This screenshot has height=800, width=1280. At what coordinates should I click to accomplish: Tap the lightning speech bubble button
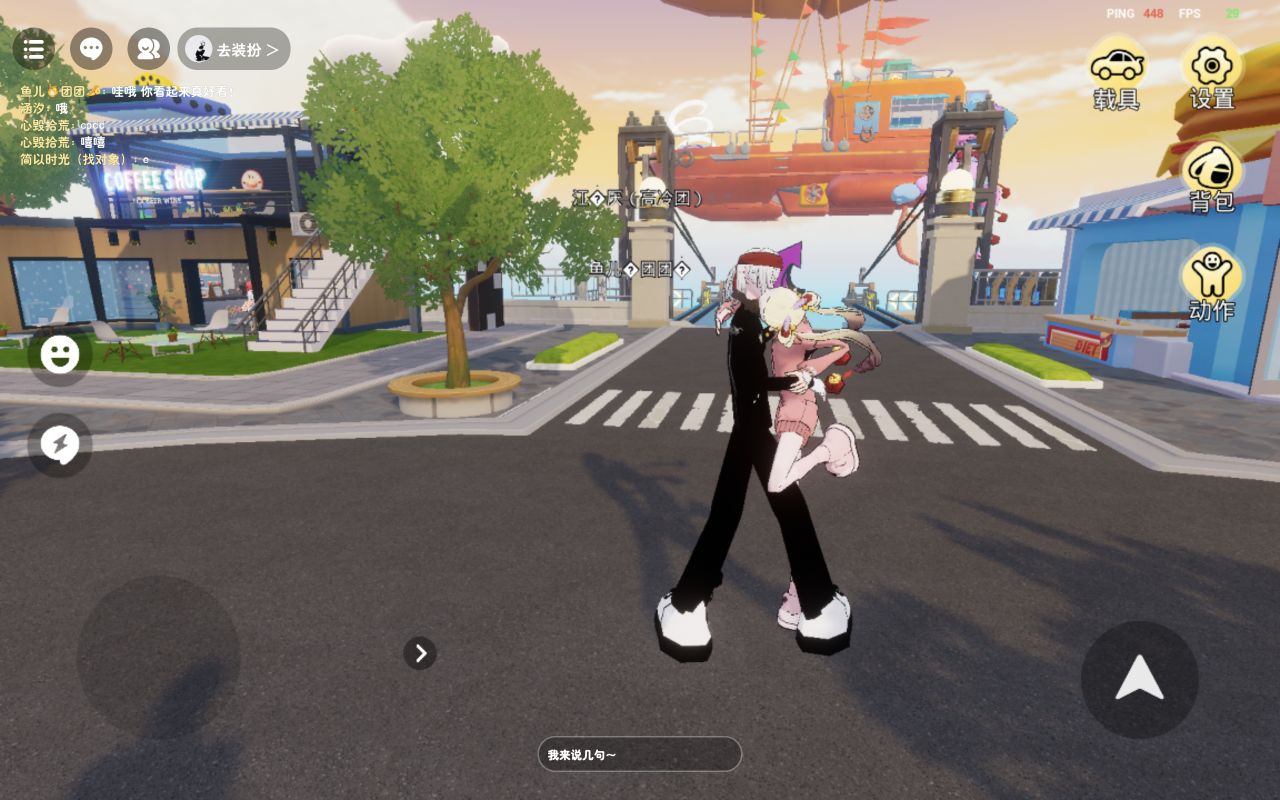click(x=60, y=445)
